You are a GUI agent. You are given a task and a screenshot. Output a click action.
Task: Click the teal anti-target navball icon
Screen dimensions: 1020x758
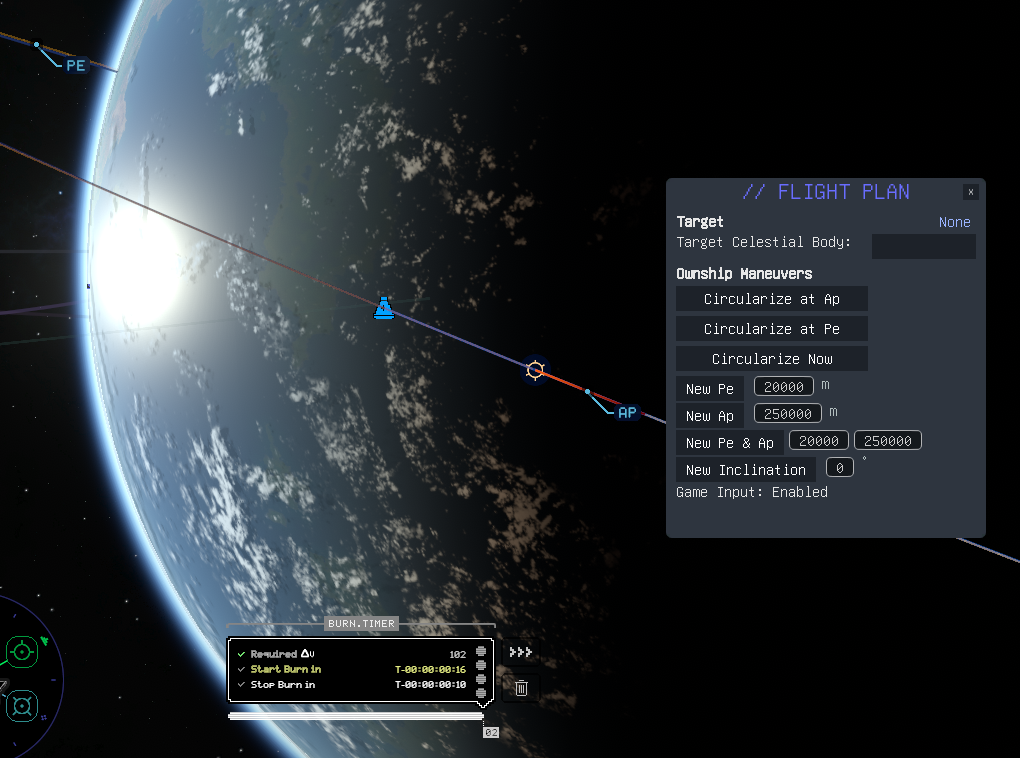coord(20,704)
